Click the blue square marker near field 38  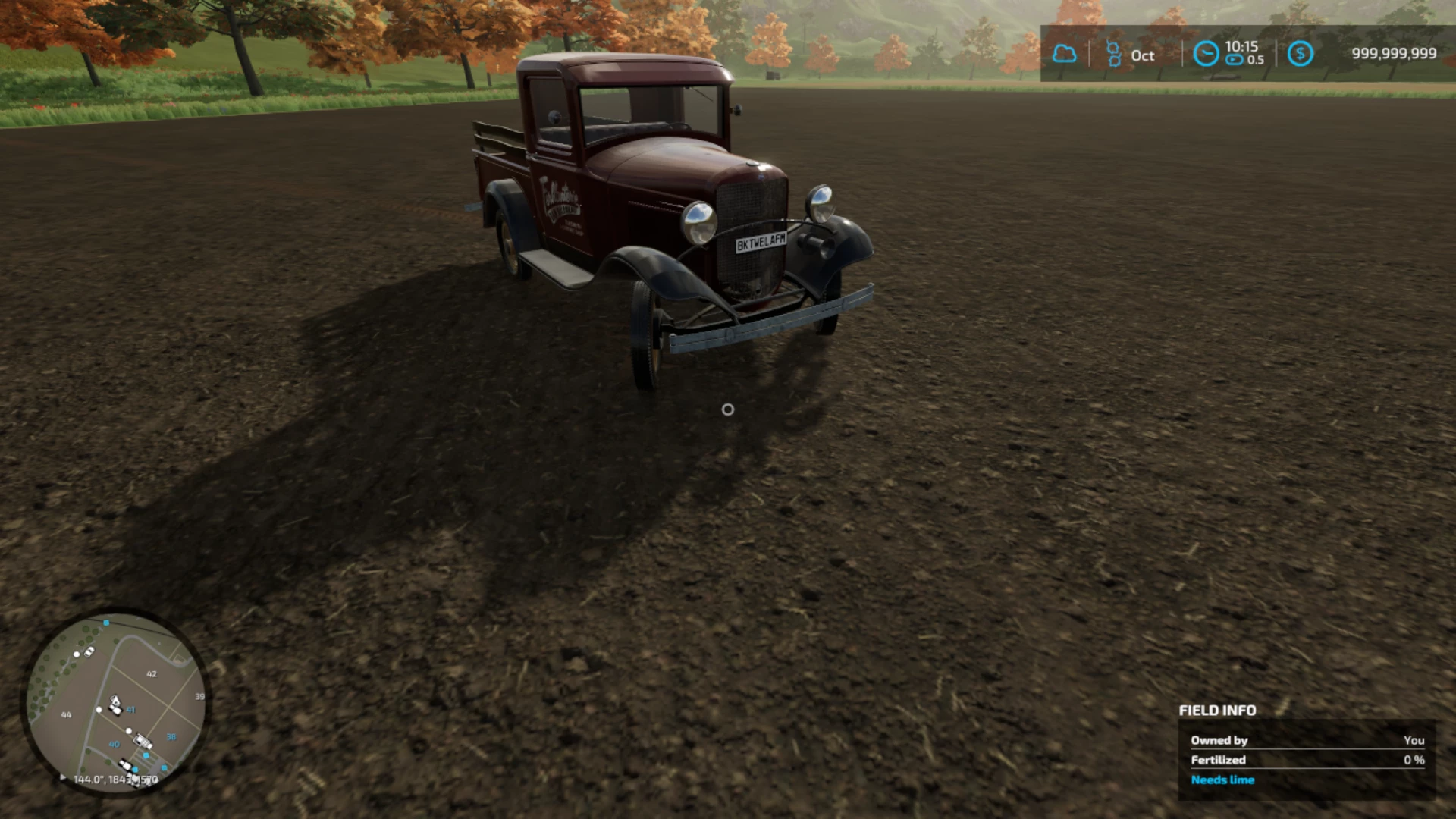tap(146, 755)
